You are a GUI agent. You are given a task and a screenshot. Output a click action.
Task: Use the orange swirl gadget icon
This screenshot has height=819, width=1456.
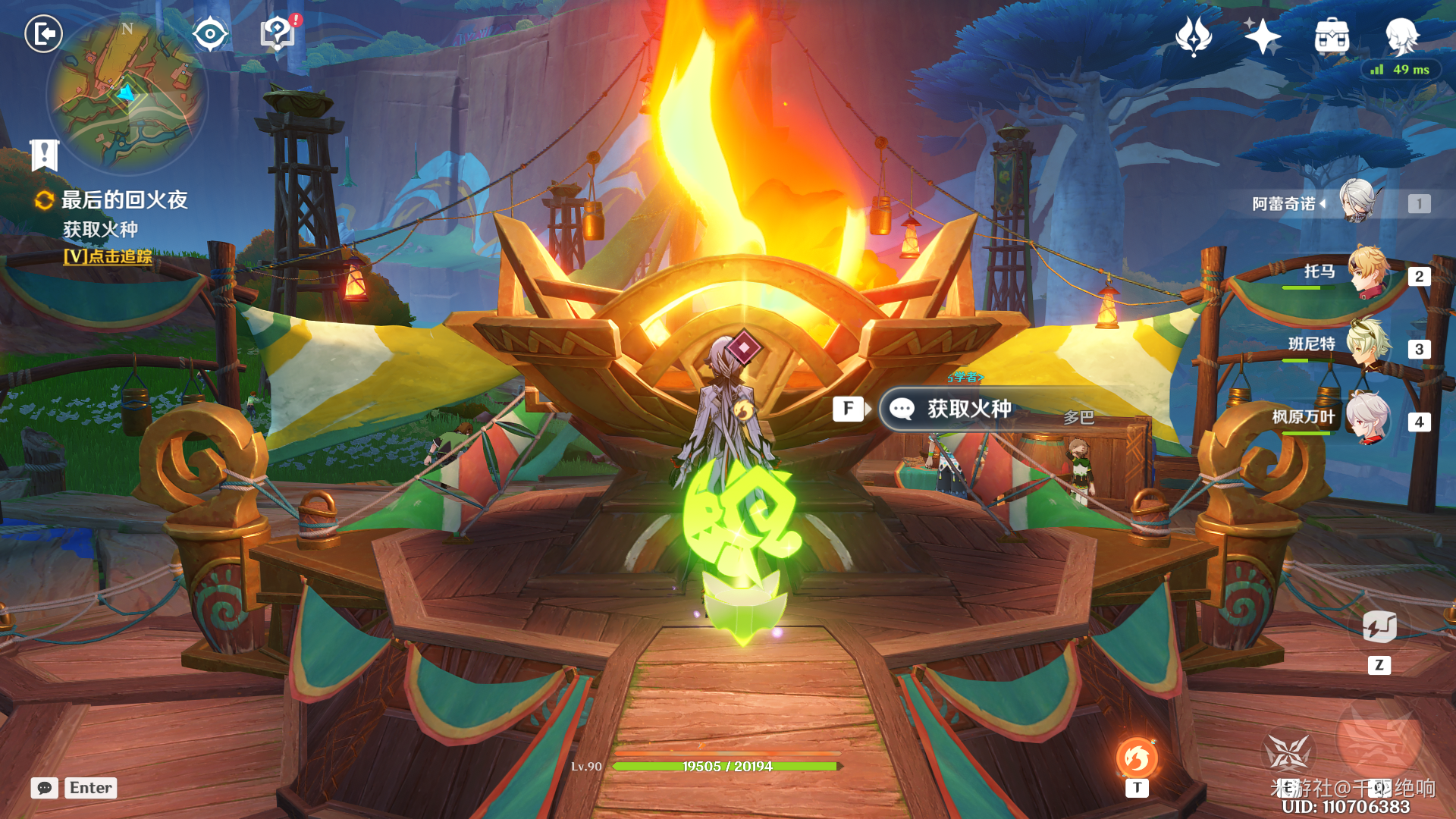pyautogui.click(x=1136, y=758)
